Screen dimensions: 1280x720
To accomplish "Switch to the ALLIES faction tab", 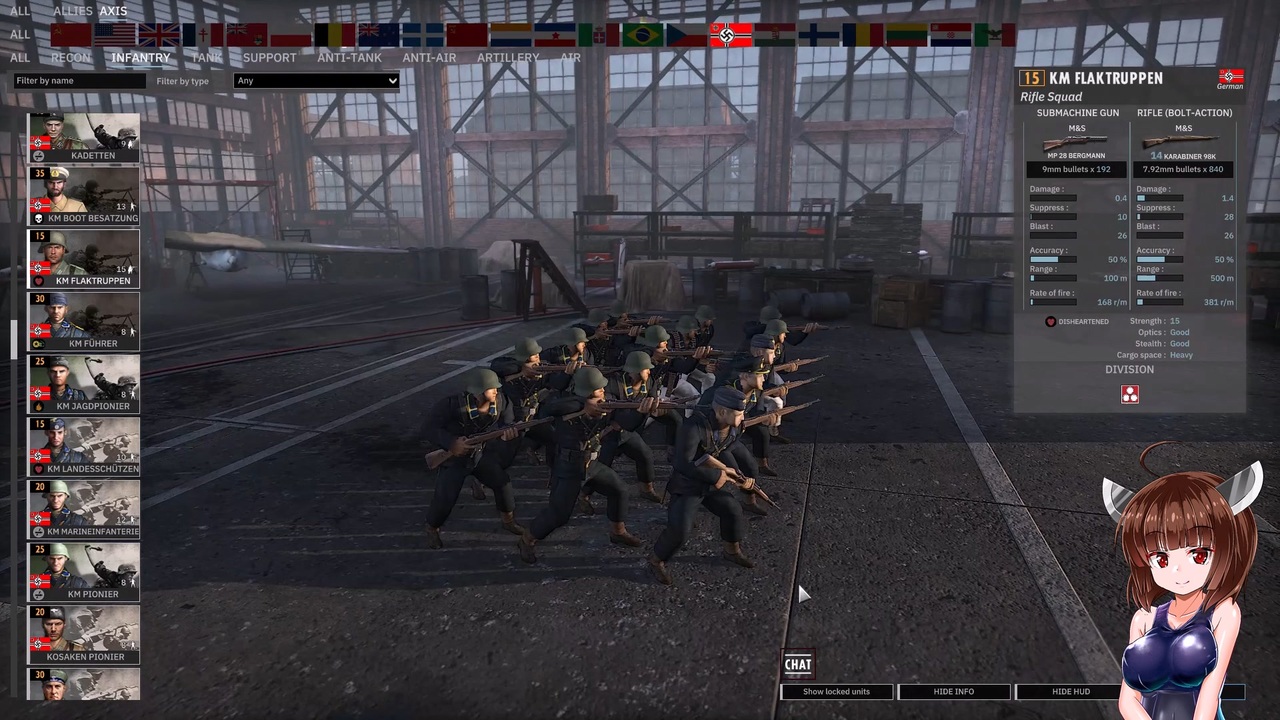I will point(71,11).
